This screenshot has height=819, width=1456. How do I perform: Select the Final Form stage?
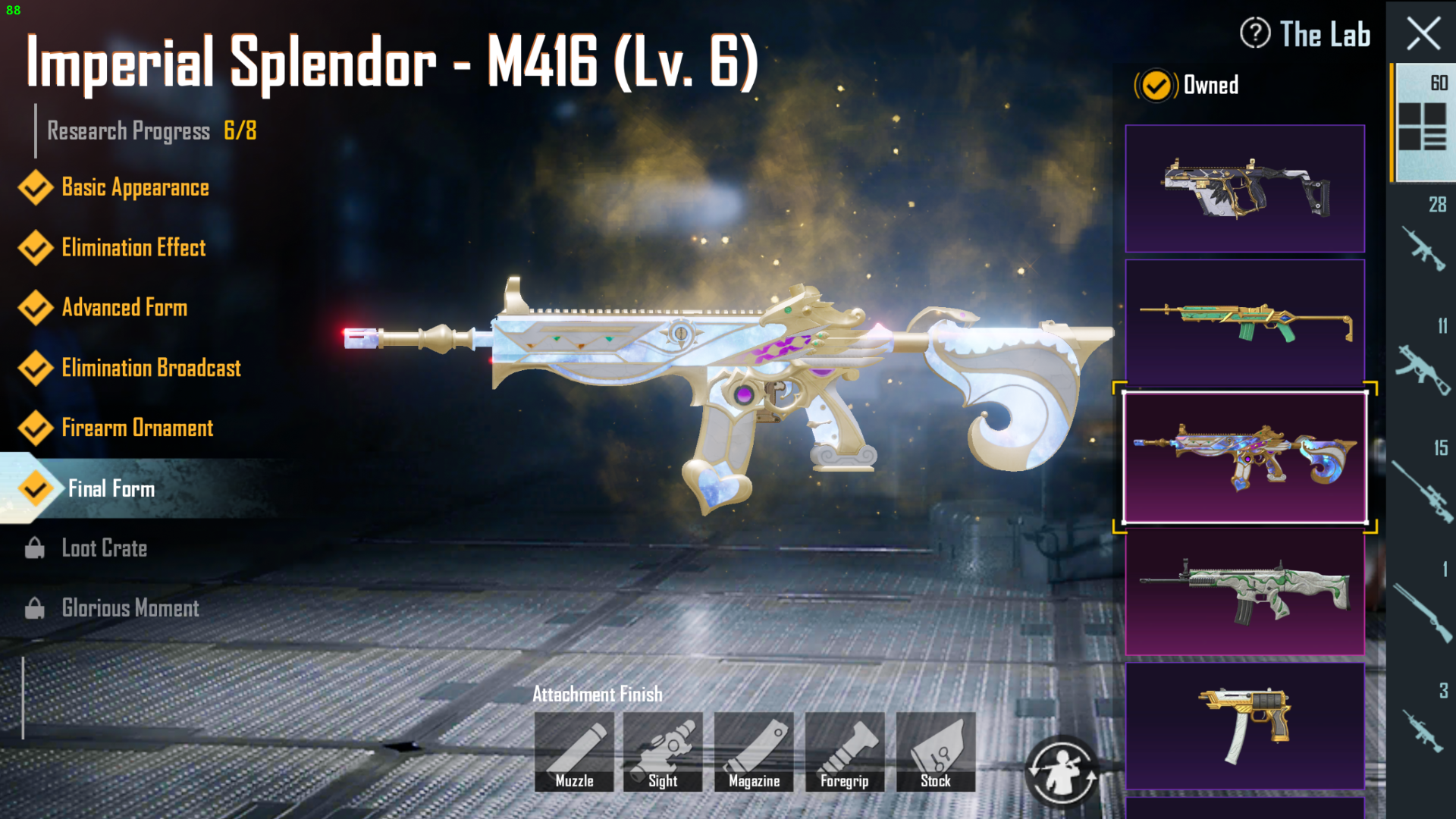111,489
